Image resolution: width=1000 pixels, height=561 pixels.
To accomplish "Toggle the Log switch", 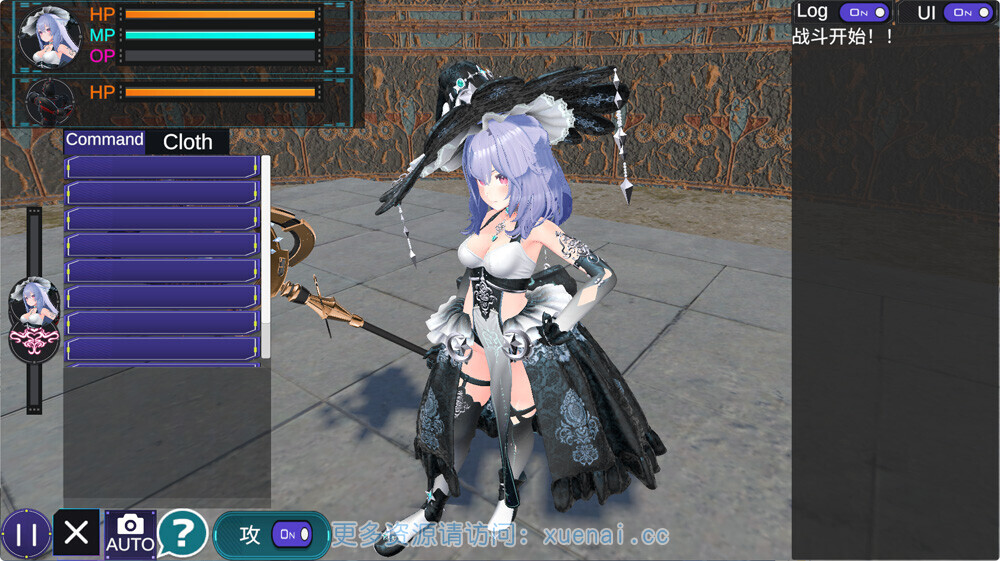I will tap(864, 12).
